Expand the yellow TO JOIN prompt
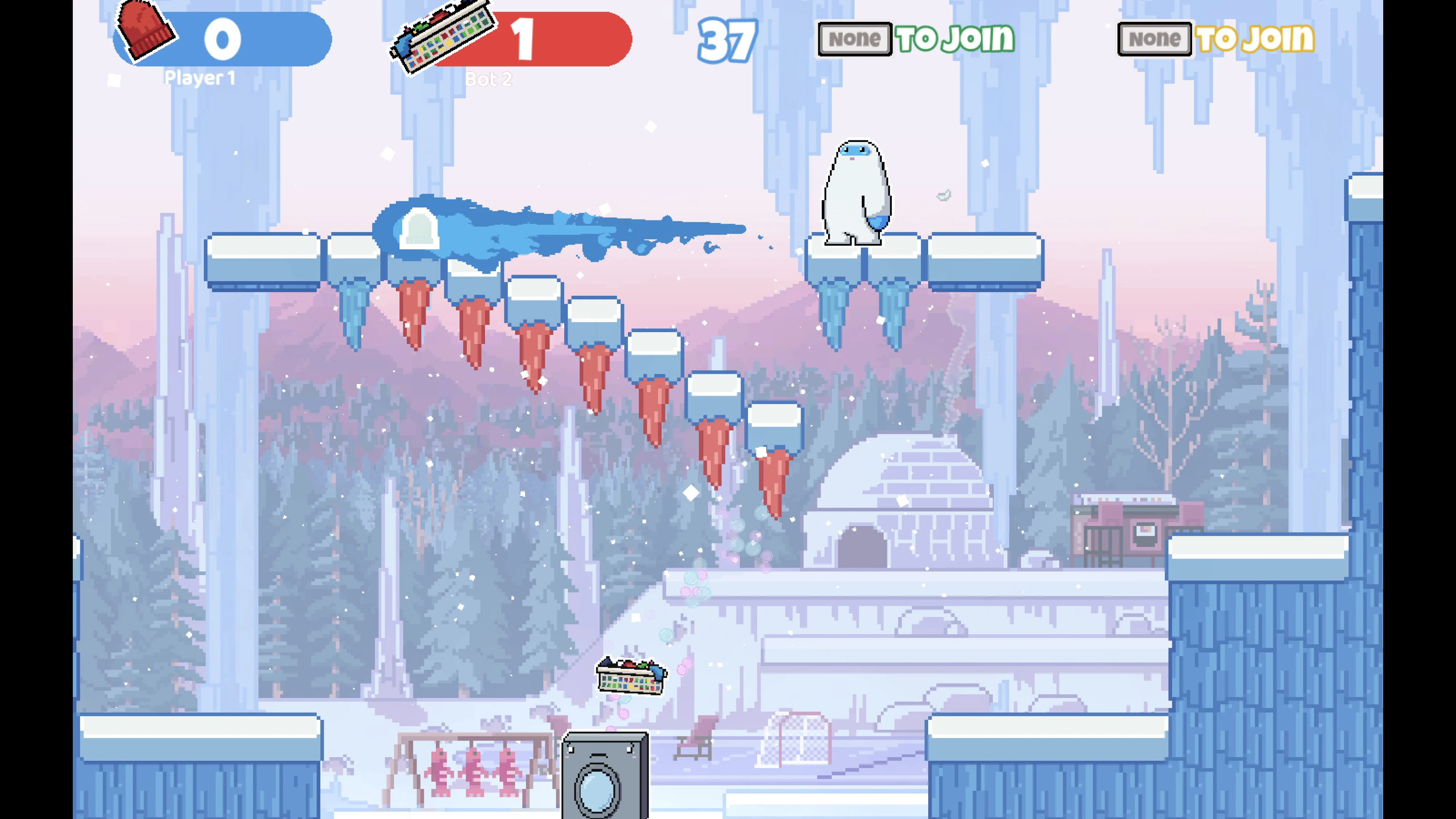 point(1258,38)
